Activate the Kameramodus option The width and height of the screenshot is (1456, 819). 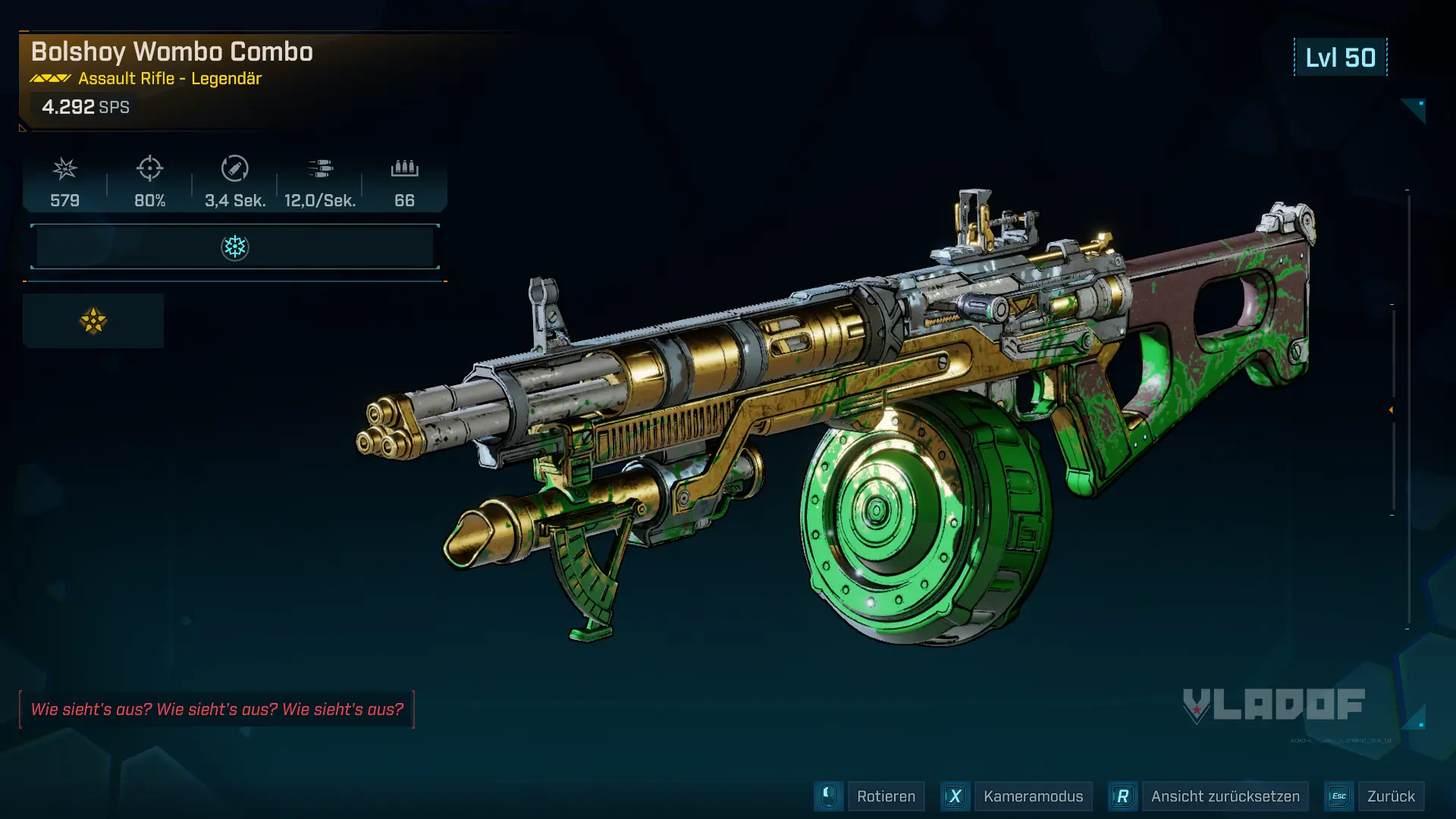pos(1032,796)
